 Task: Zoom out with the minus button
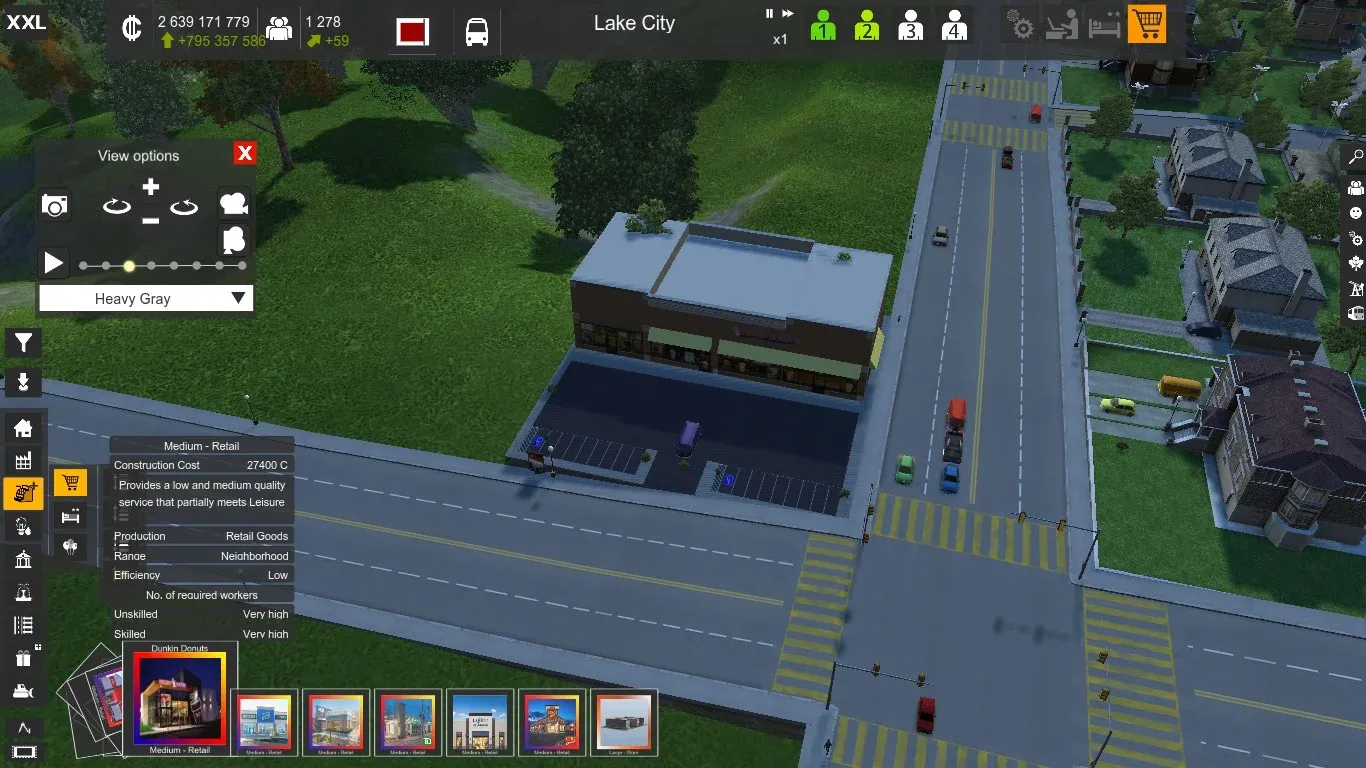click(150, 220)
